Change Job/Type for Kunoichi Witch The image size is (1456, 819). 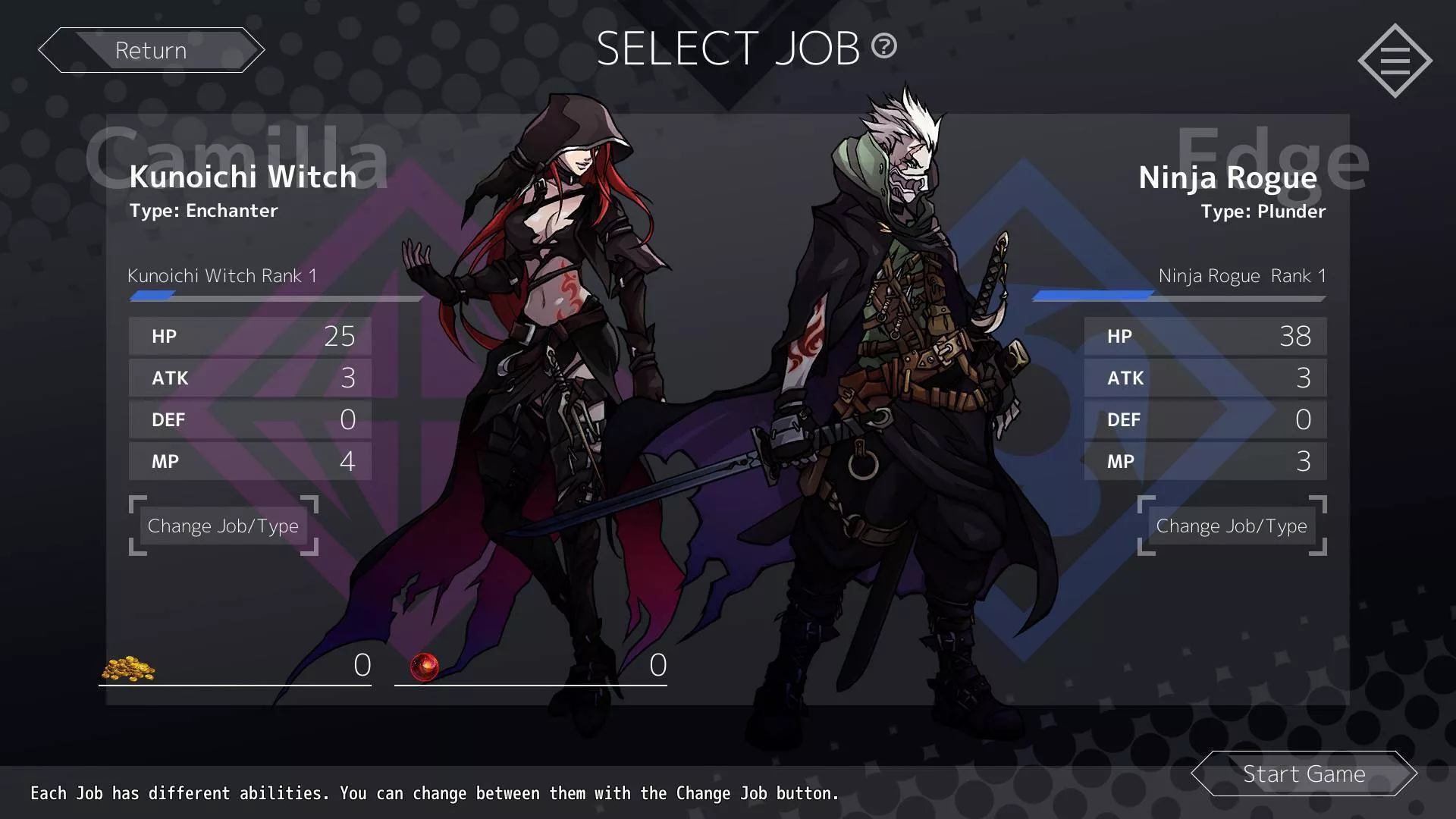point(223,526)
